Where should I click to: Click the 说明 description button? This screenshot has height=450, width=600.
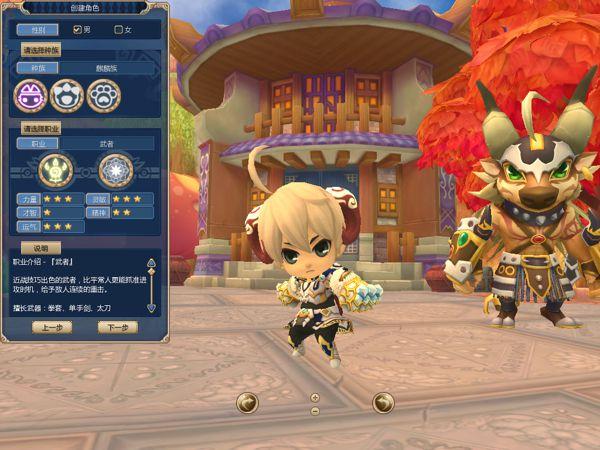(41, 248)
